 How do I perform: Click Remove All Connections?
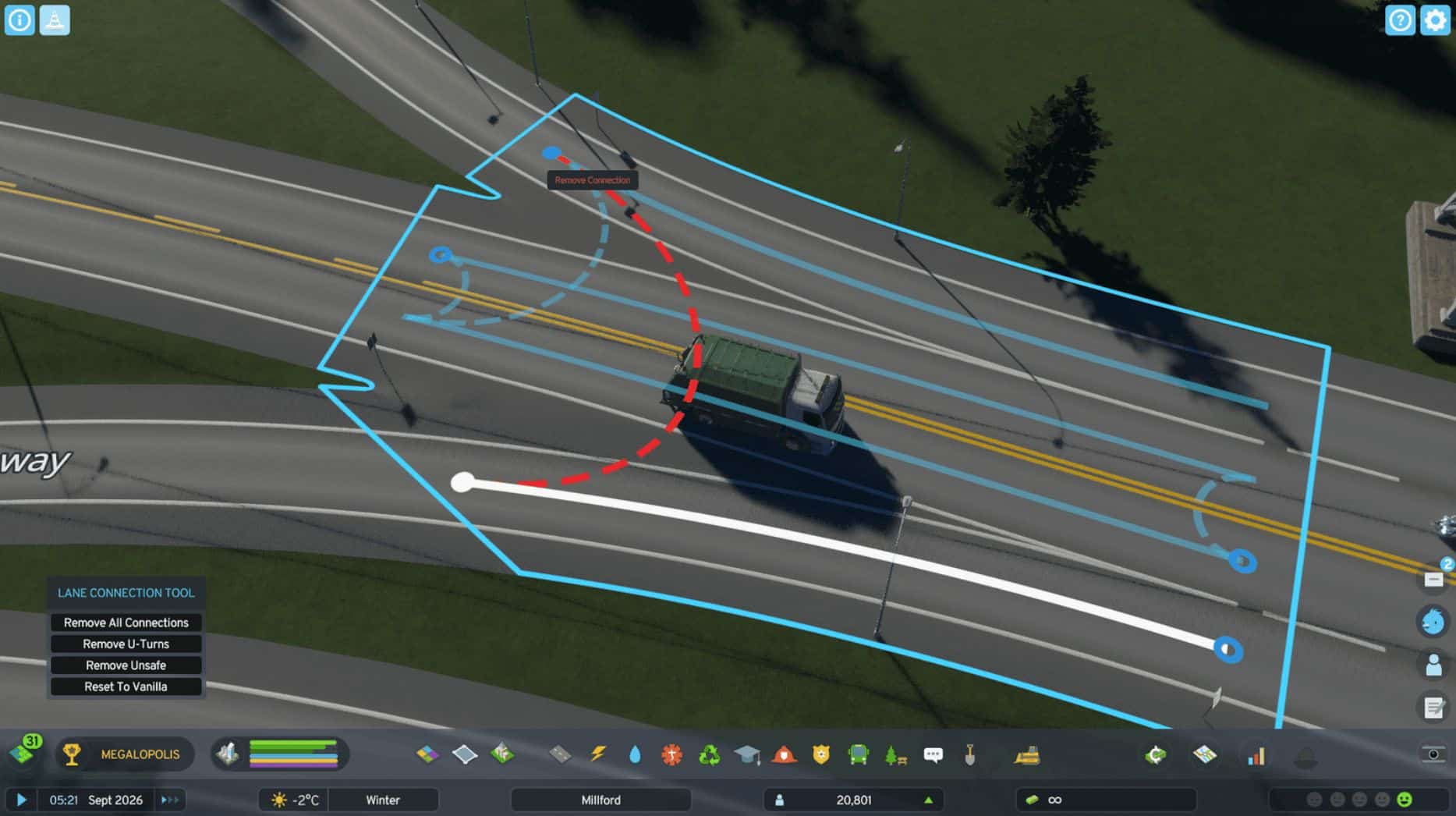pyautogui.click(x=126, y=623)
